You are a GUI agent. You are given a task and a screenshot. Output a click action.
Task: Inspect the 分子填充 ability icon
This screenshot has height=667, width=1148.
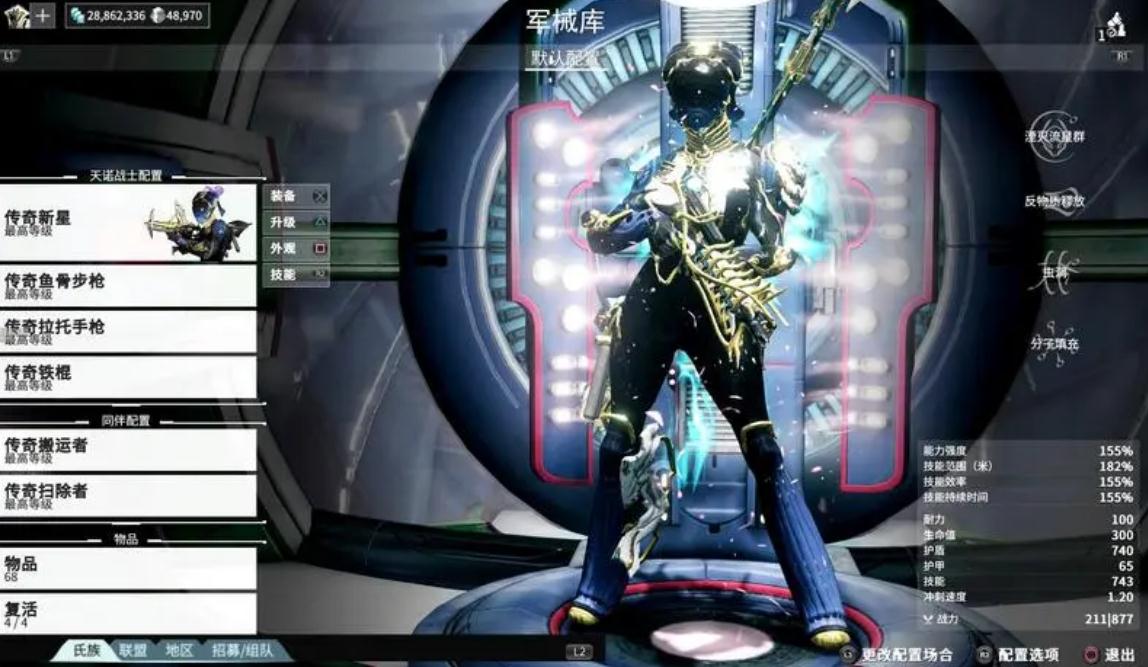point(1056,342)
